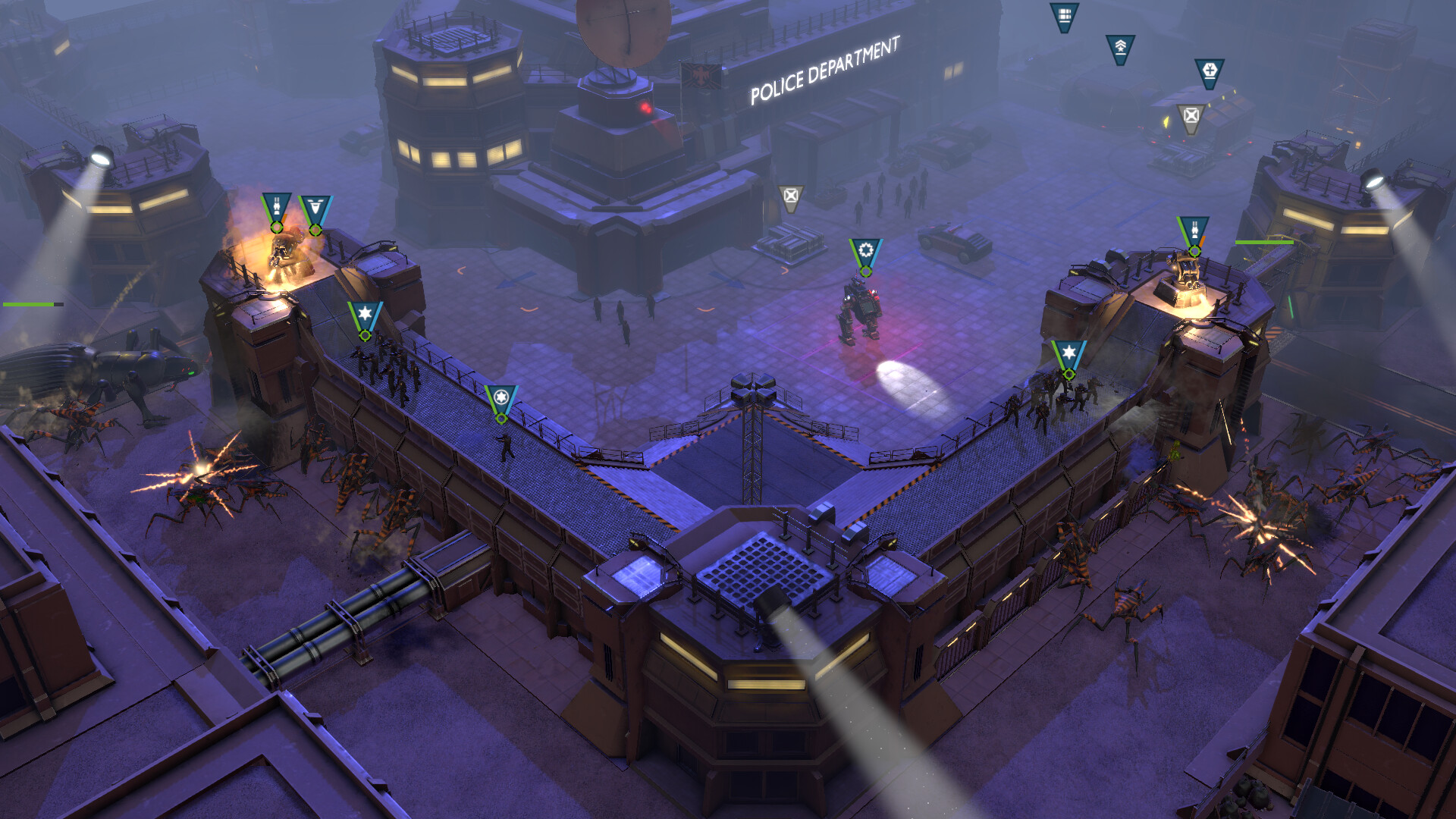Select the machine-gun turret marker on the right tower

1194,228
